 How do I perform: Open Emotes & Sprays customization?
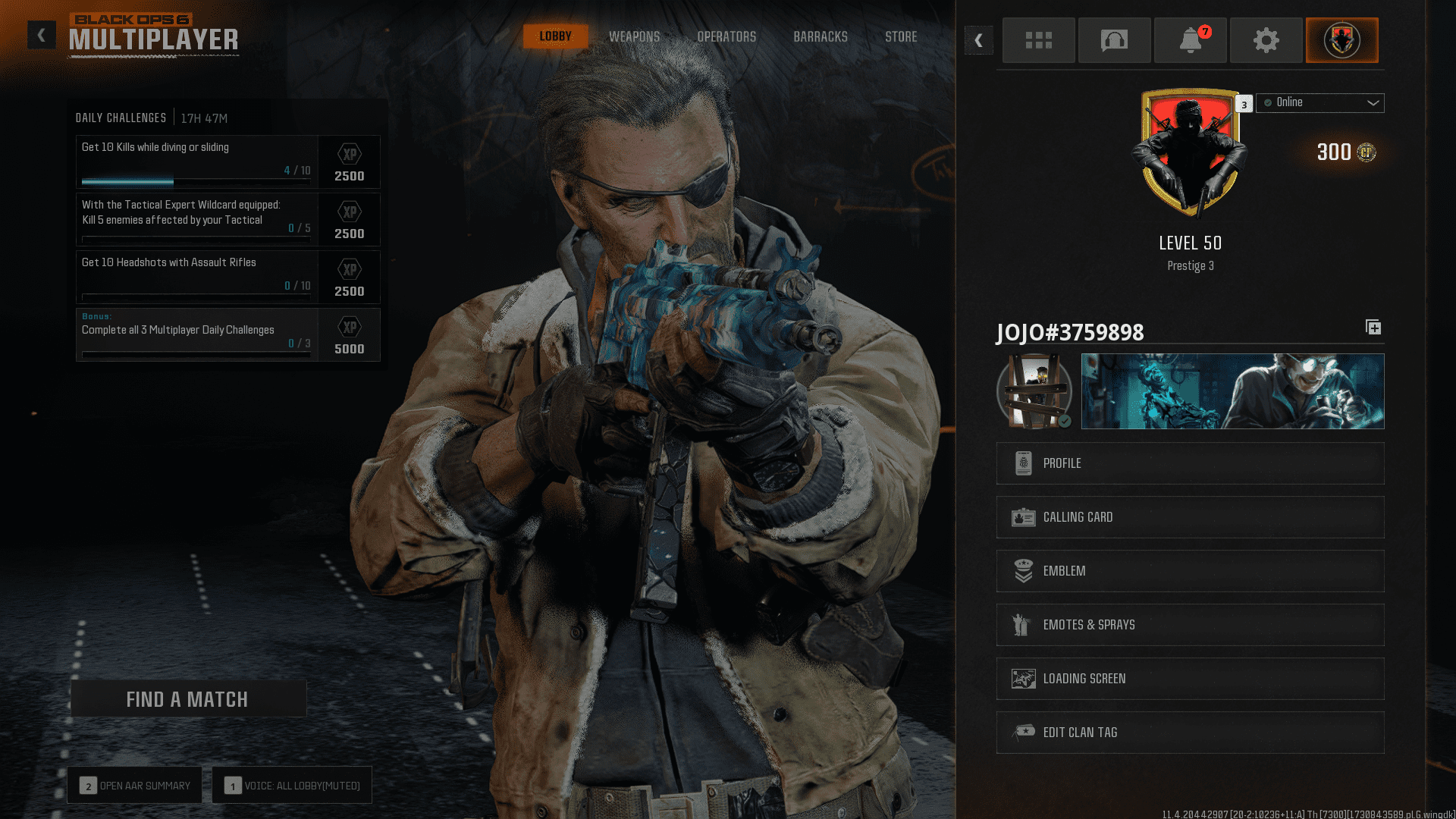click(x=1189, y=625)
